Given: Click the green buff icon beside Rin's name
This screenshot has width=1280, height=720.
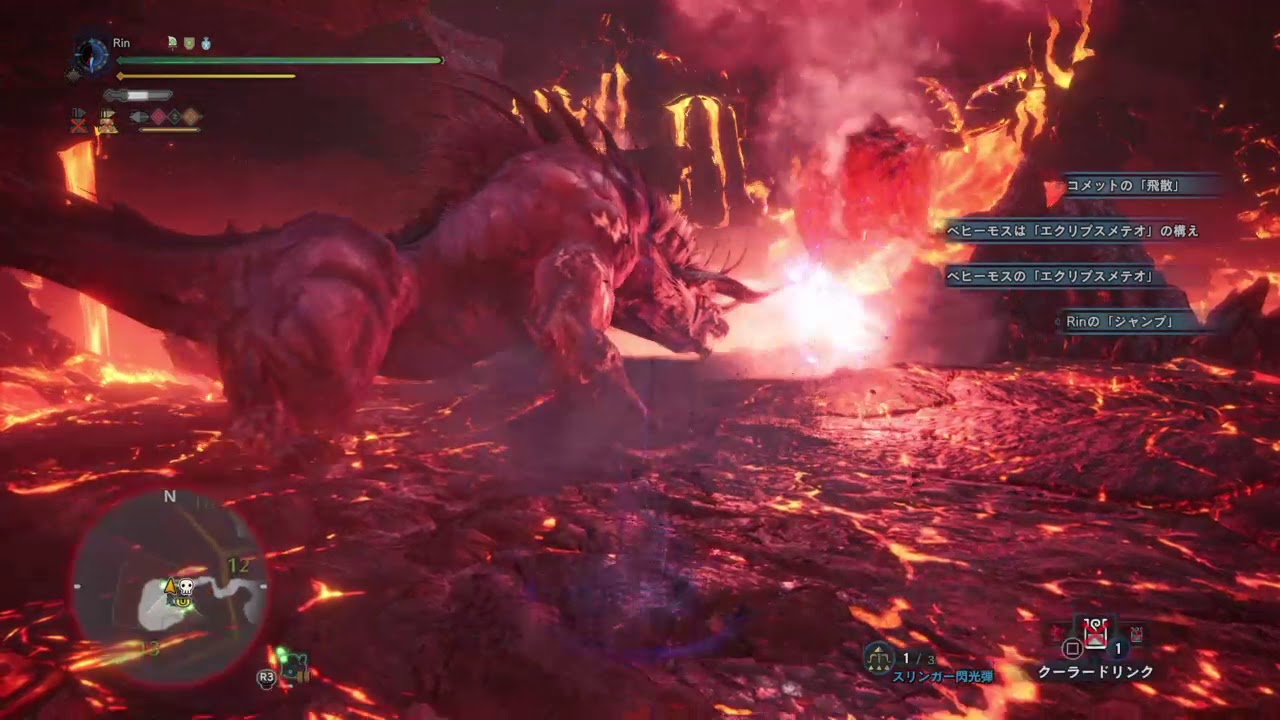Looking at the screenshot, I should [188, 43].
